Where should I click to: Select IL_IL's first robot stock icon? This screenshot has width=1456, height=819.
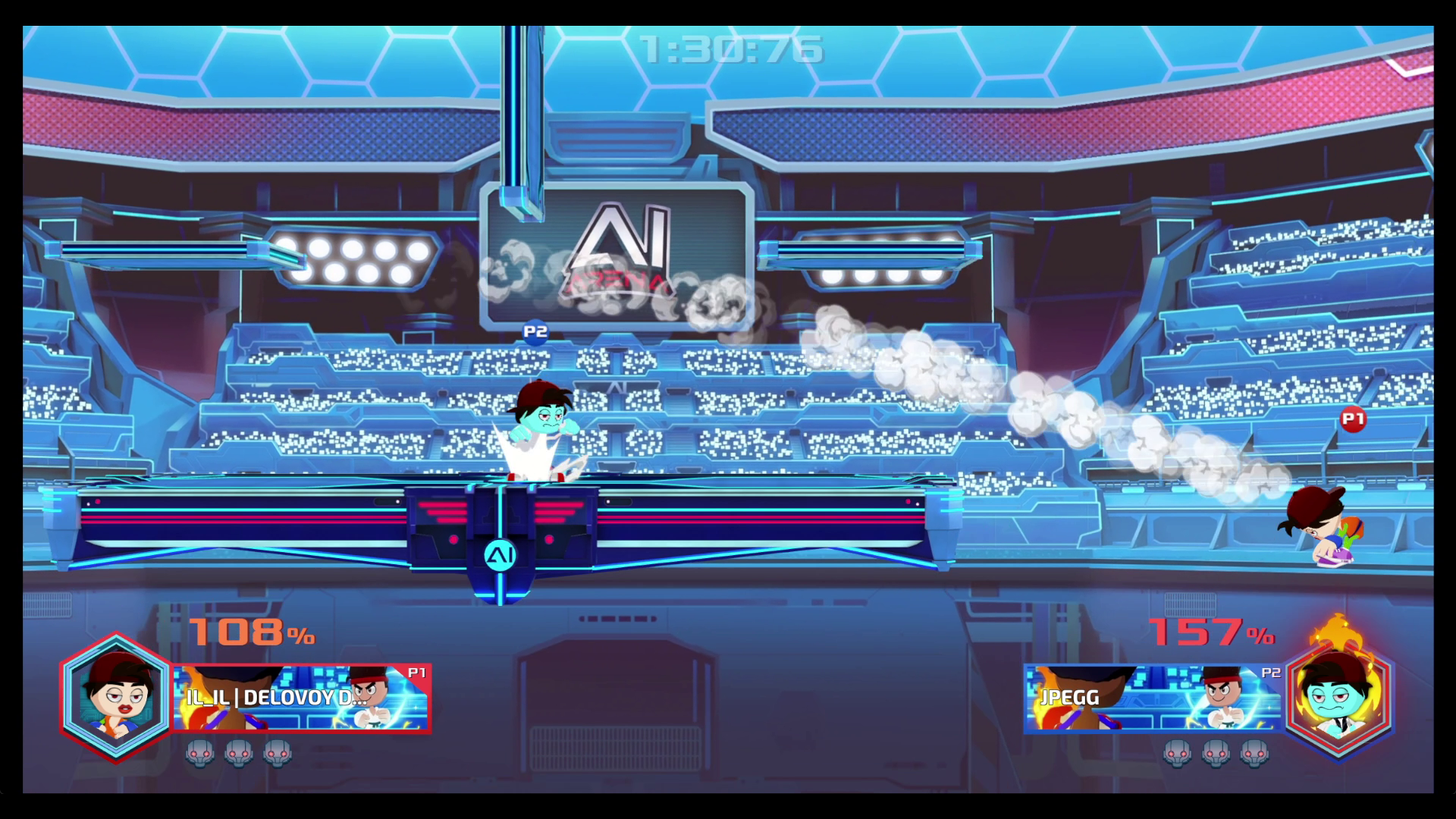click(x=200, y=752)
